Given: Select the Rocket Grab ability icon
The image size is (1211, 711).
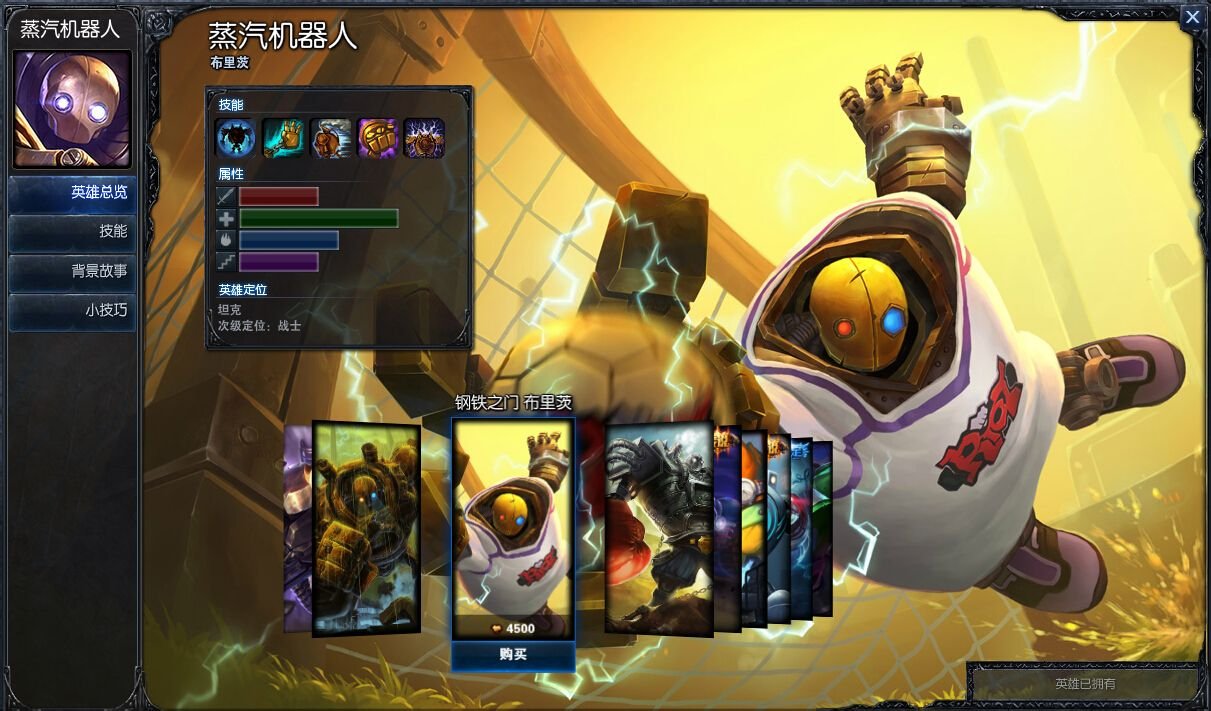Looking at the screenshot, I should tap(283, 138).
